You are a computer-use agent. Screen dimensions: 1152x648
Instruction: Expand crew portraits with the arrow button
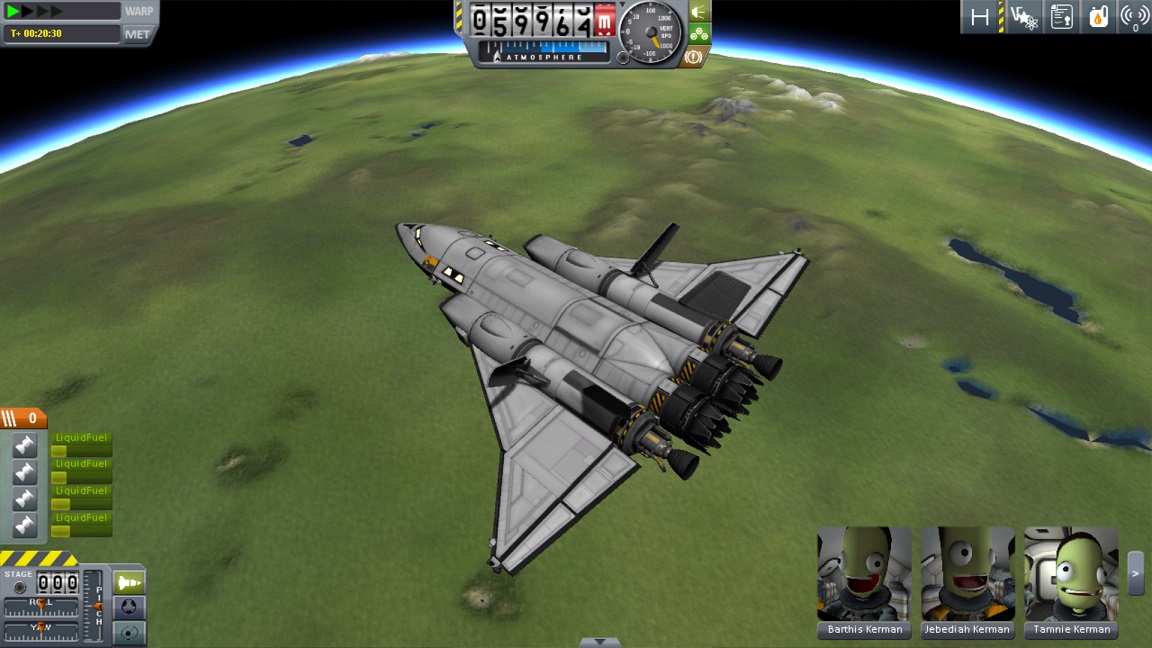coord(1135,573)
